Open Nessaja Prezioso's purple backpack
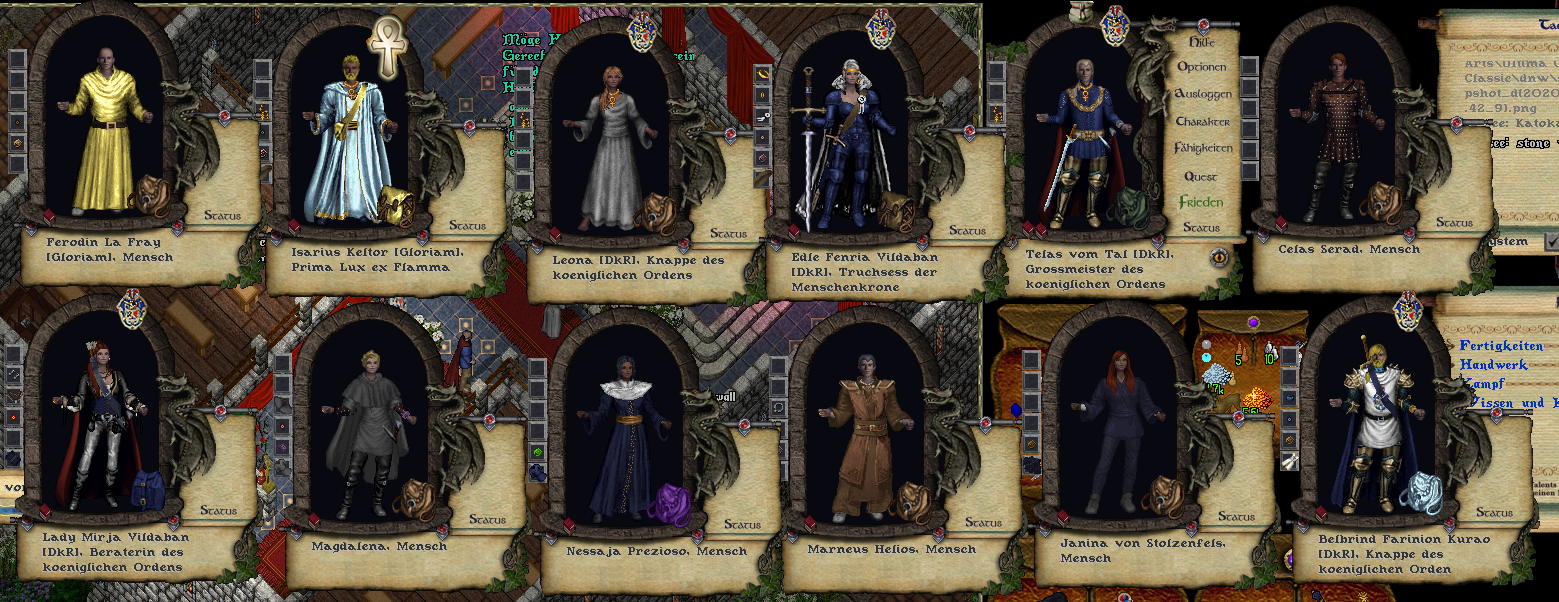Image resolution: width=1559 pixels, height=602 pixels. click(x=668, y=500)
